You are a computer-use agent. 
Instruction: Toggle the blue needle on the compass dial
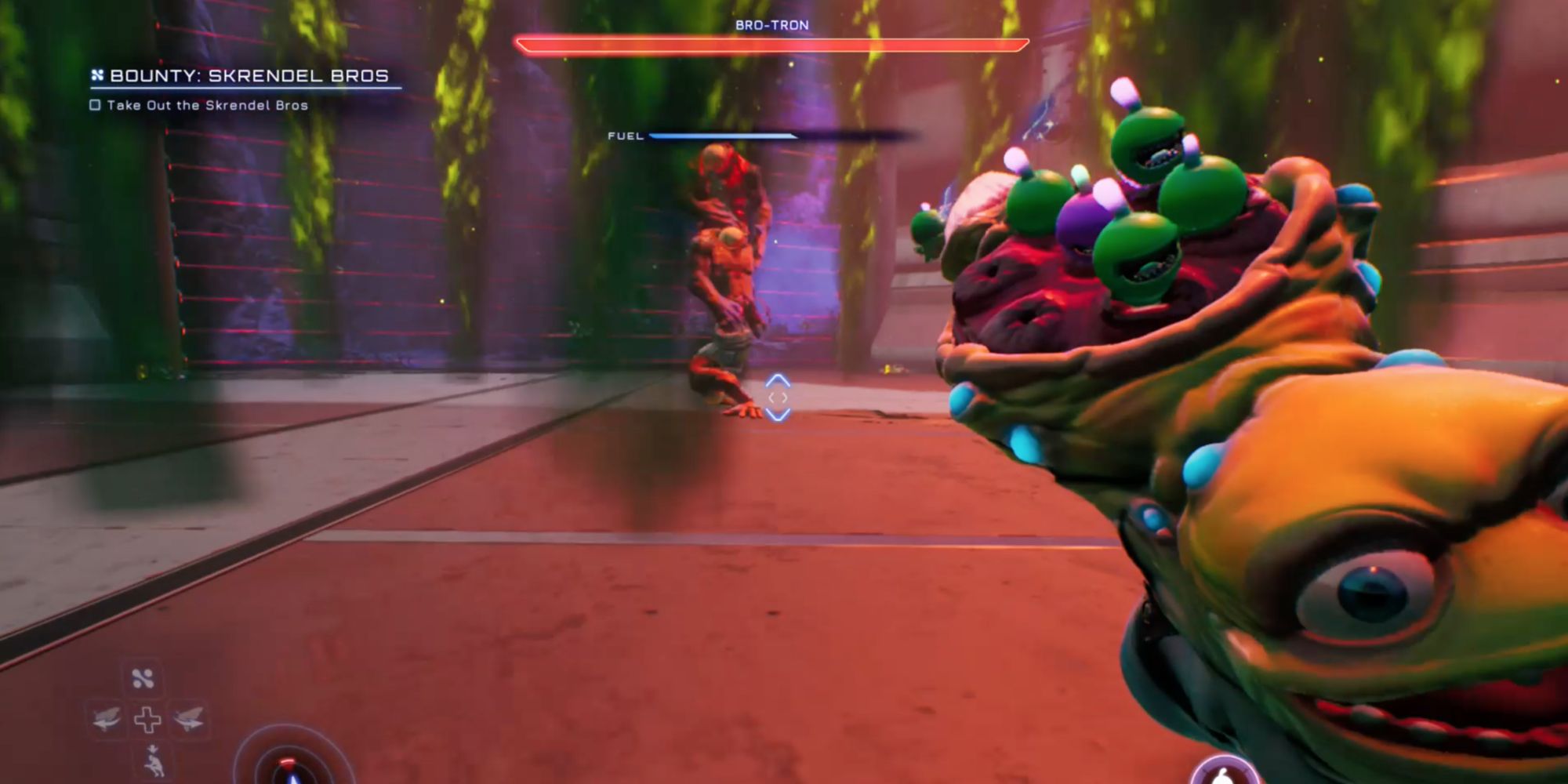tap(292, 780)
